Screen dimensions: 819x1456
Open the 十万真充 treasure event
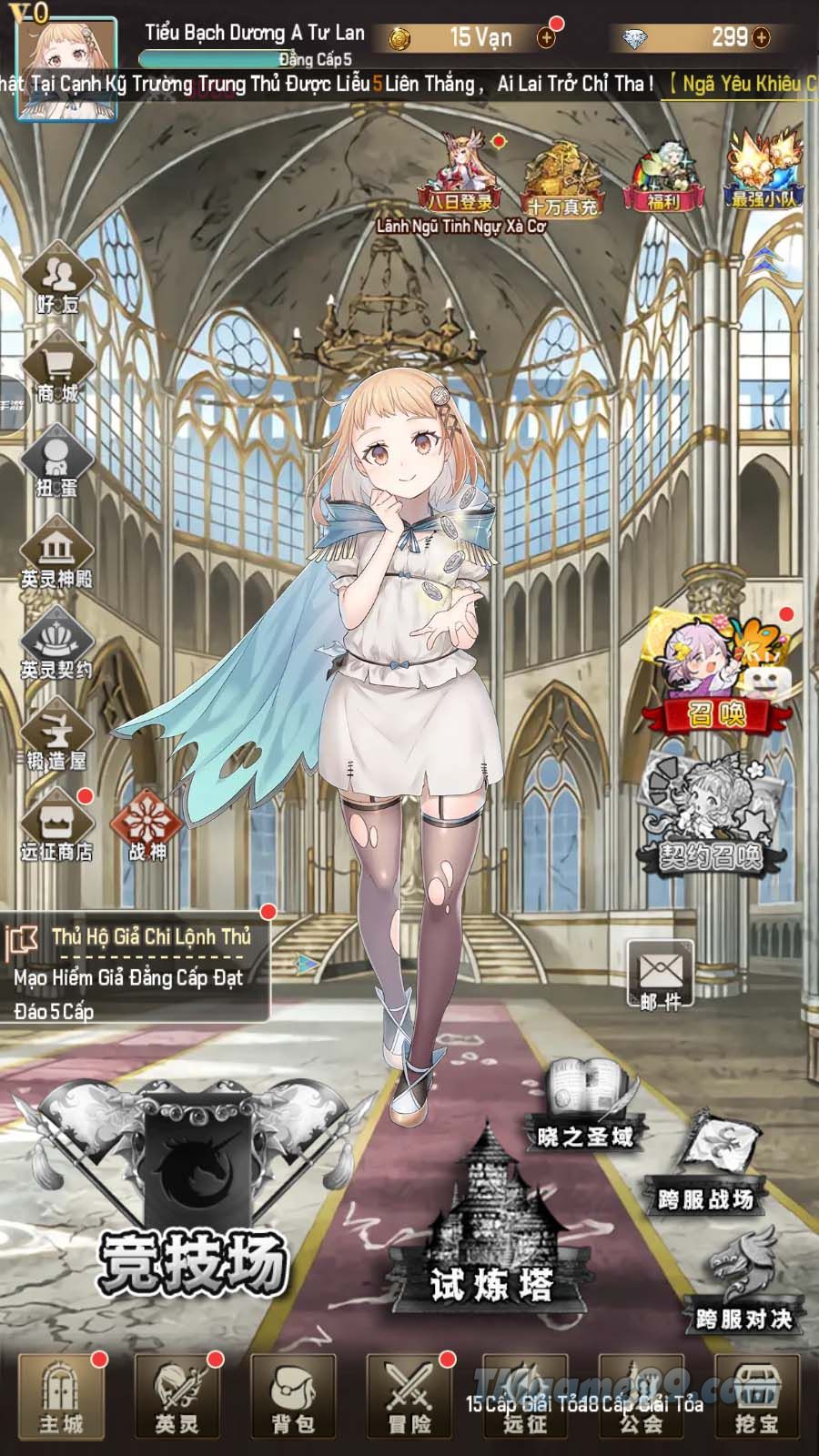coord(562,180)
